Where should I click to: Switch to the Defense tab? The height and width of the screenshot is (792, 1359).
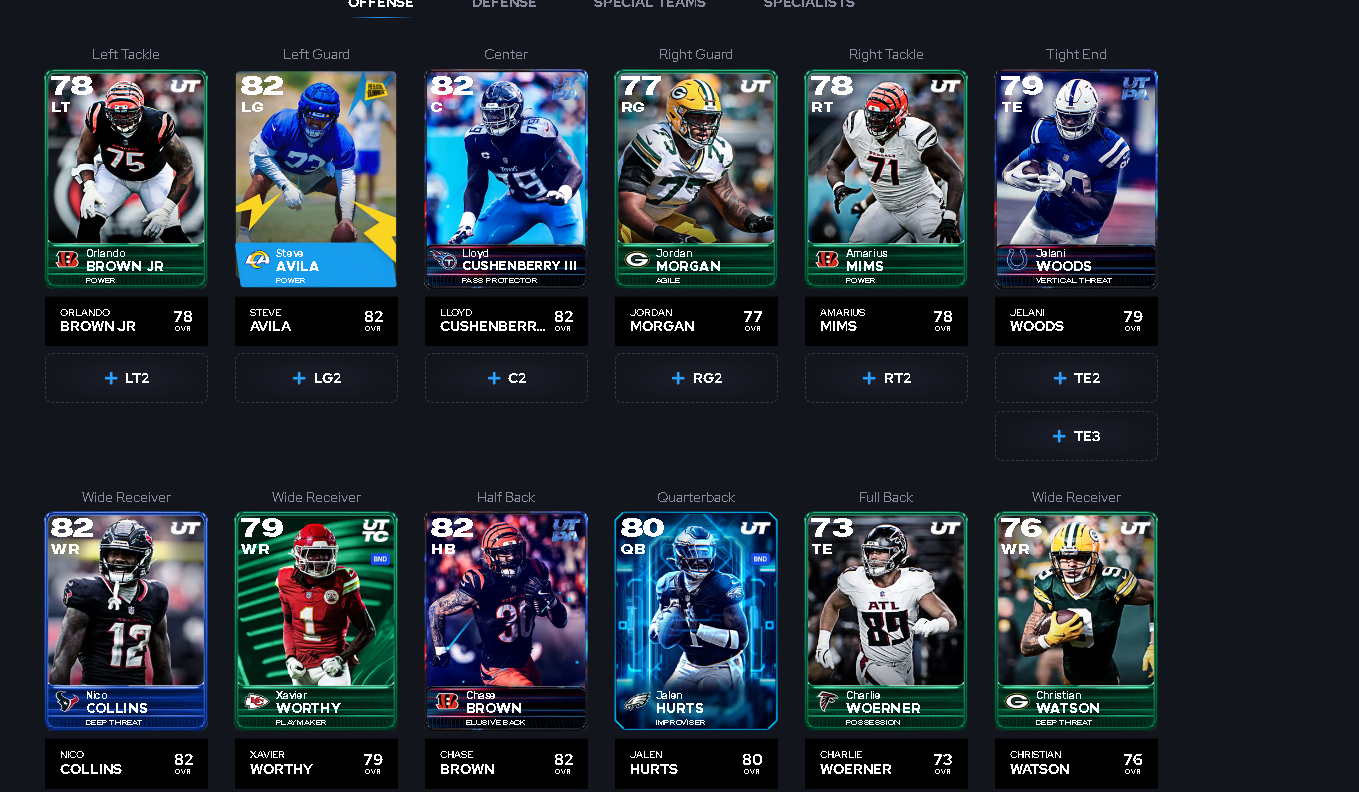pyautogui.click(x=504, y=4)
